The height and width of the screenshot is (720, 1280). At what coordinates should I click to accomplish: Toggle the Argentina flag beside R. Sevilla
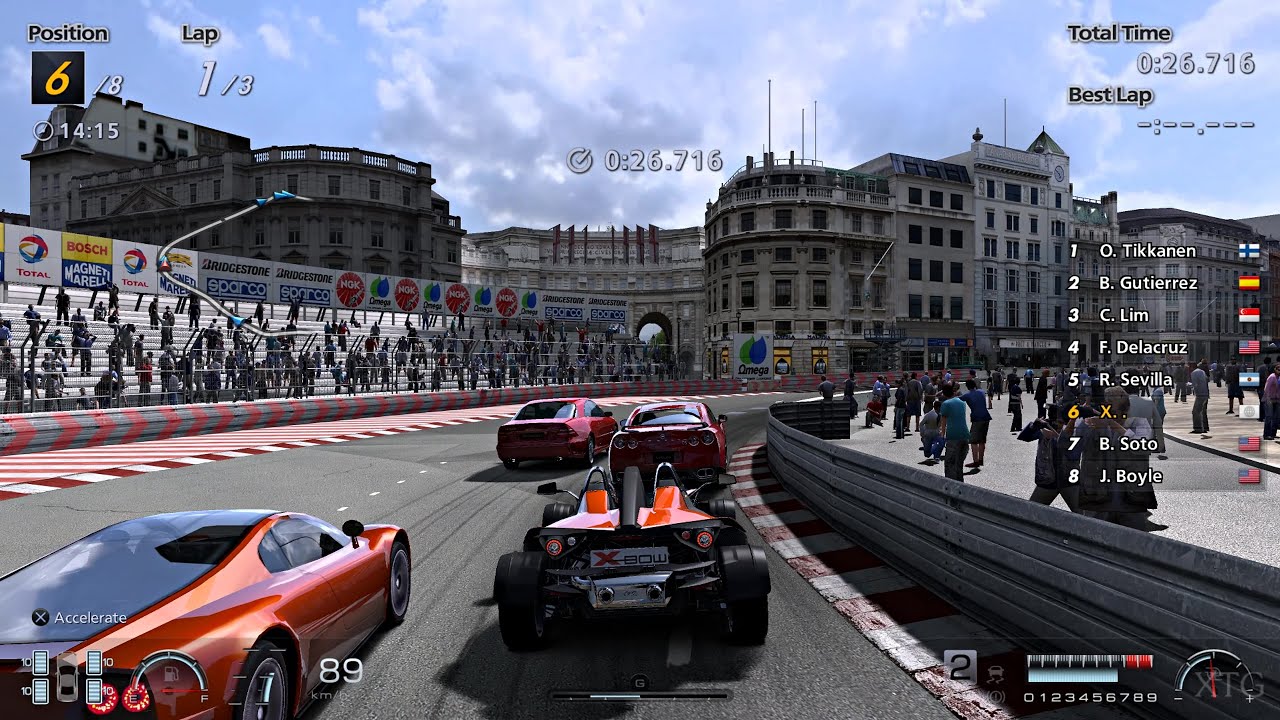coord(1249,379)
